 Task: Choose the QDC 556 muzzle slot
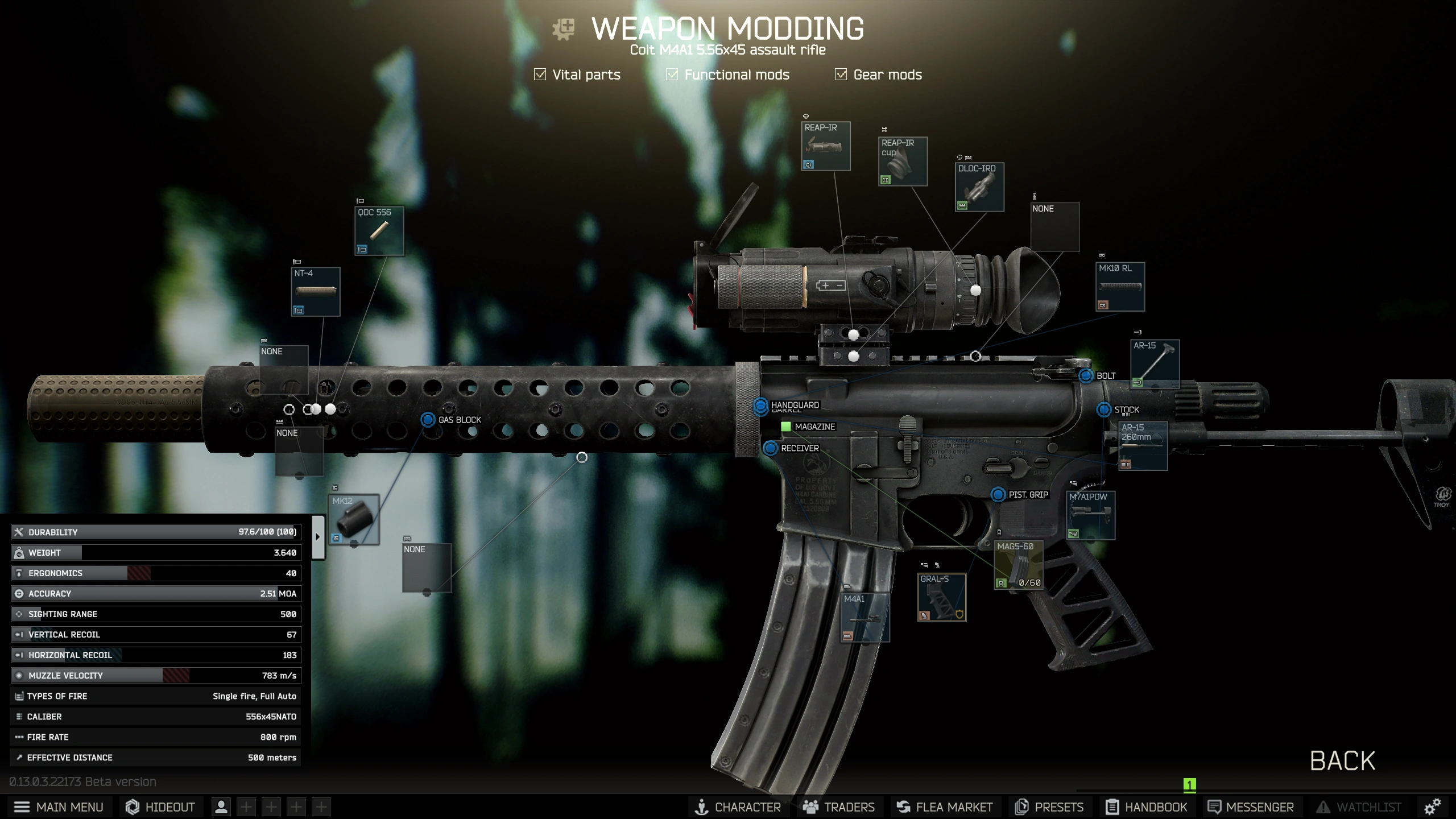pyautogui.click(x=379, y=231)
